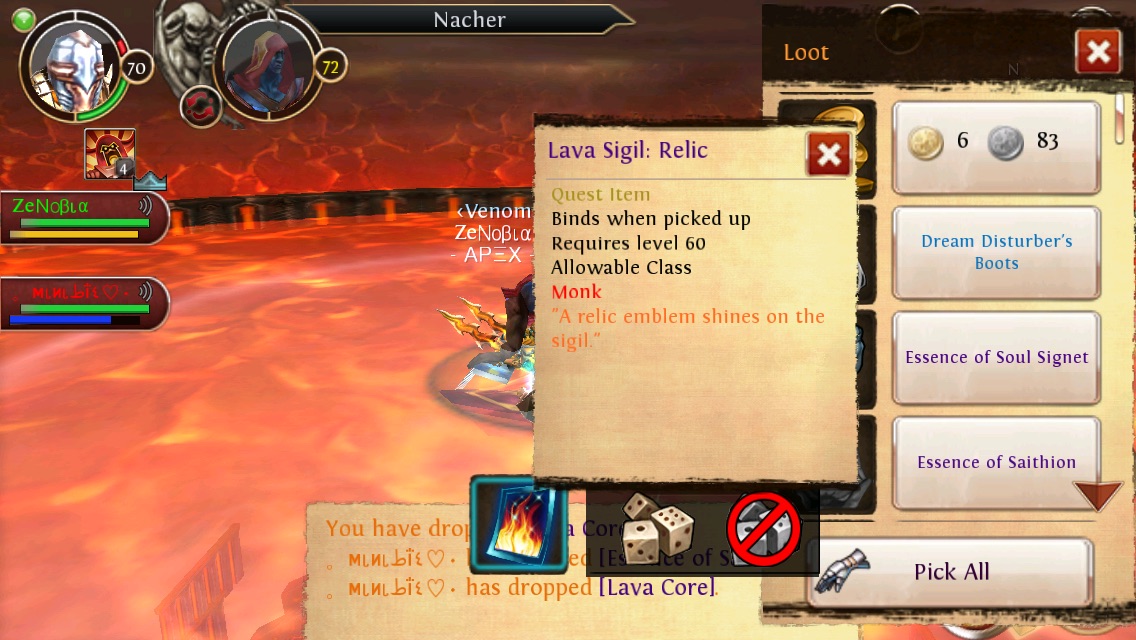The image size is (1136, 640).
Task: Close the Loot window
Action: coord(1097,52)
